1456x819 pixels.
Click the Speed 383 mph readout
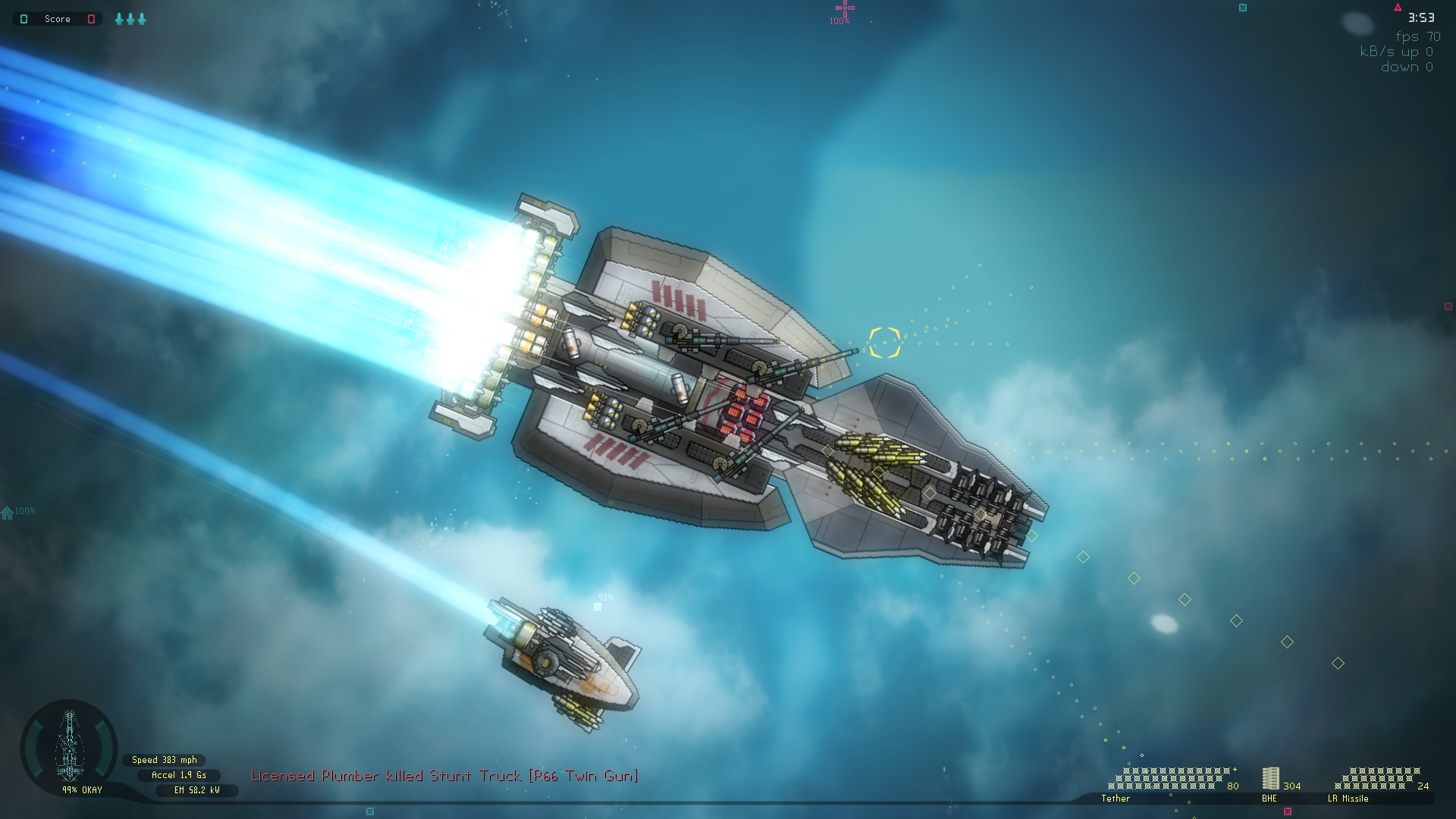coord(163,760)
